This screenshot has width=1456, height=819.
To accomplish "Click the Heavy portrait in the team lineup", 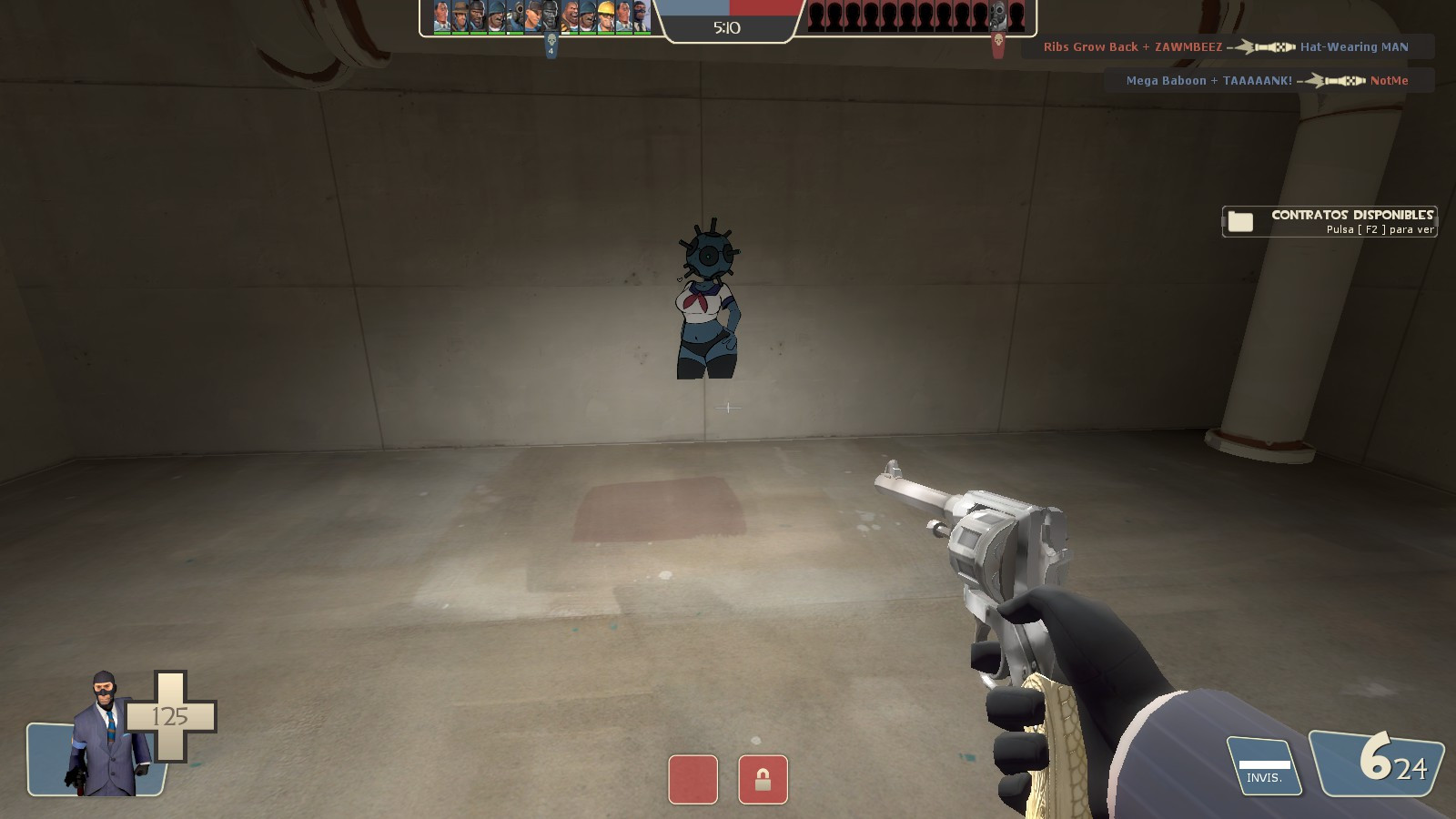I will [x=568, y=16].
